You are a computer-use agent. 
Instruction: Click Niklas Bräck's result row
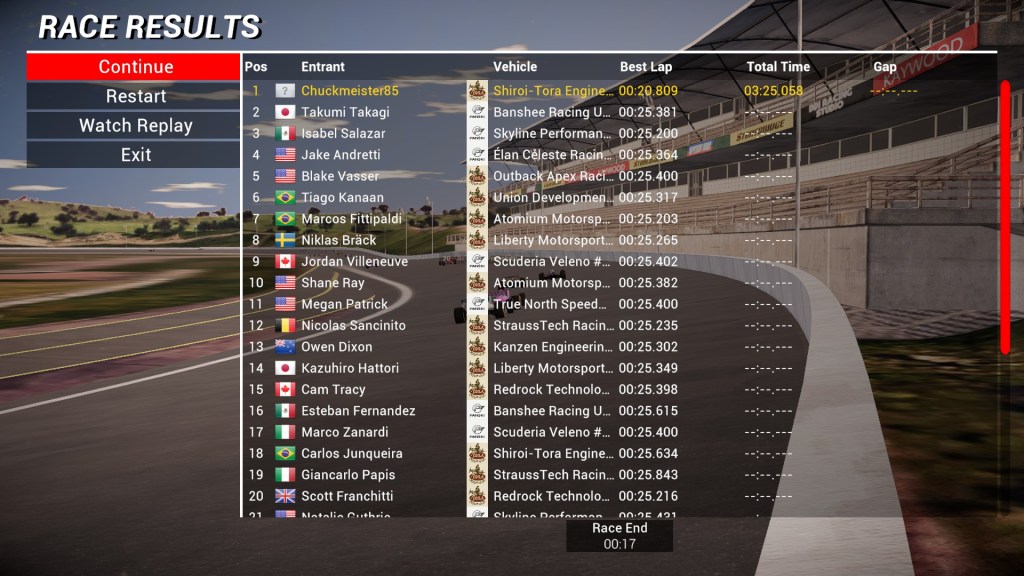coord(338,240)
